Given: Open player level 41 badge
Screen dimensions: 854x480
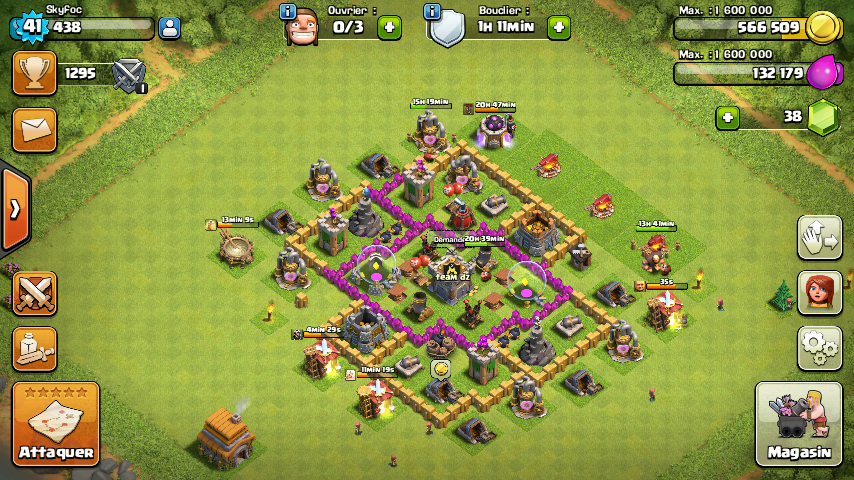Looking at the screenshot, I should (x=31, y=27).
